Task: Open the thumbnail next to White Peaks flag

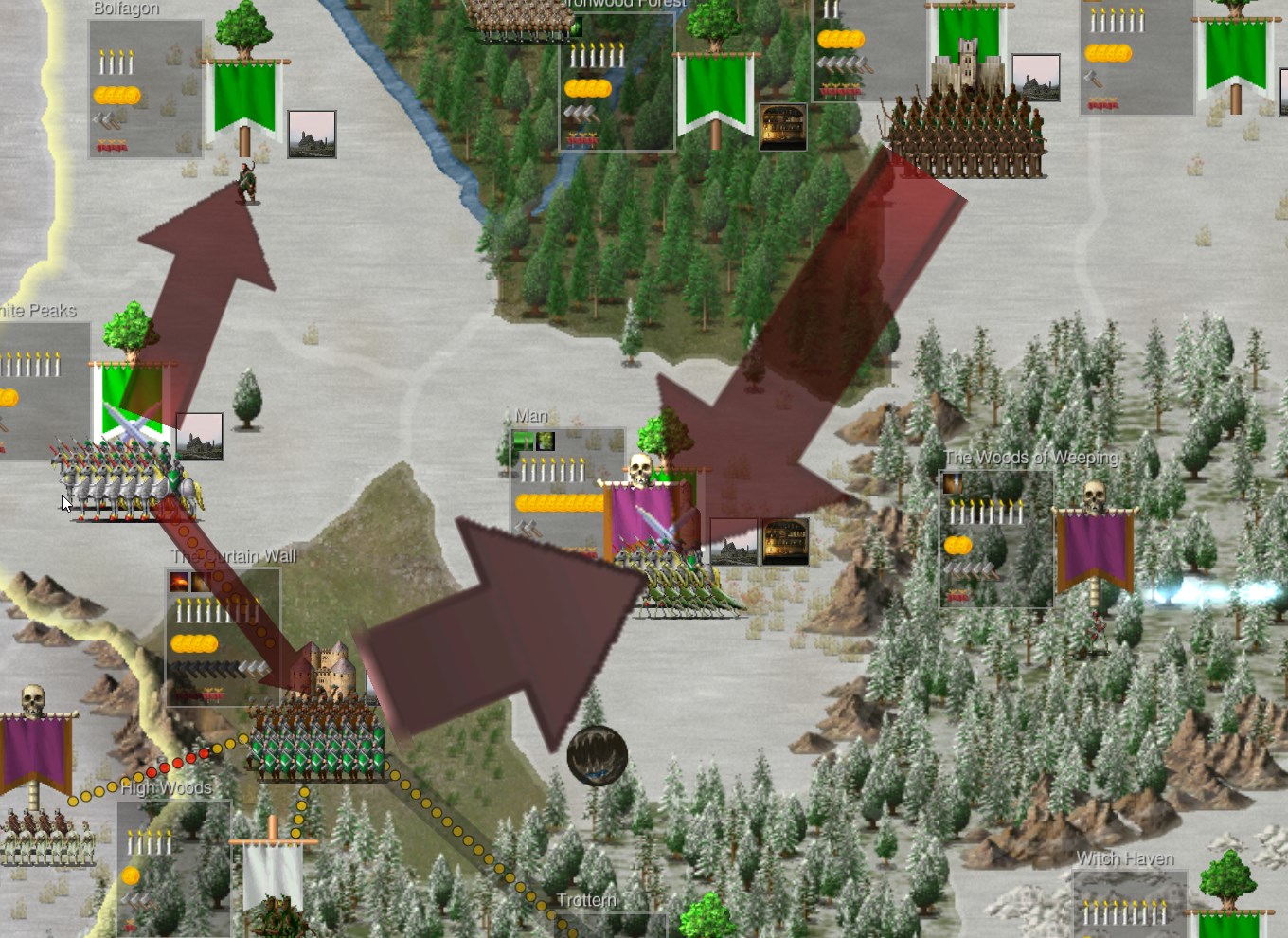Action: pyautogui.click(x=200, y=436)
